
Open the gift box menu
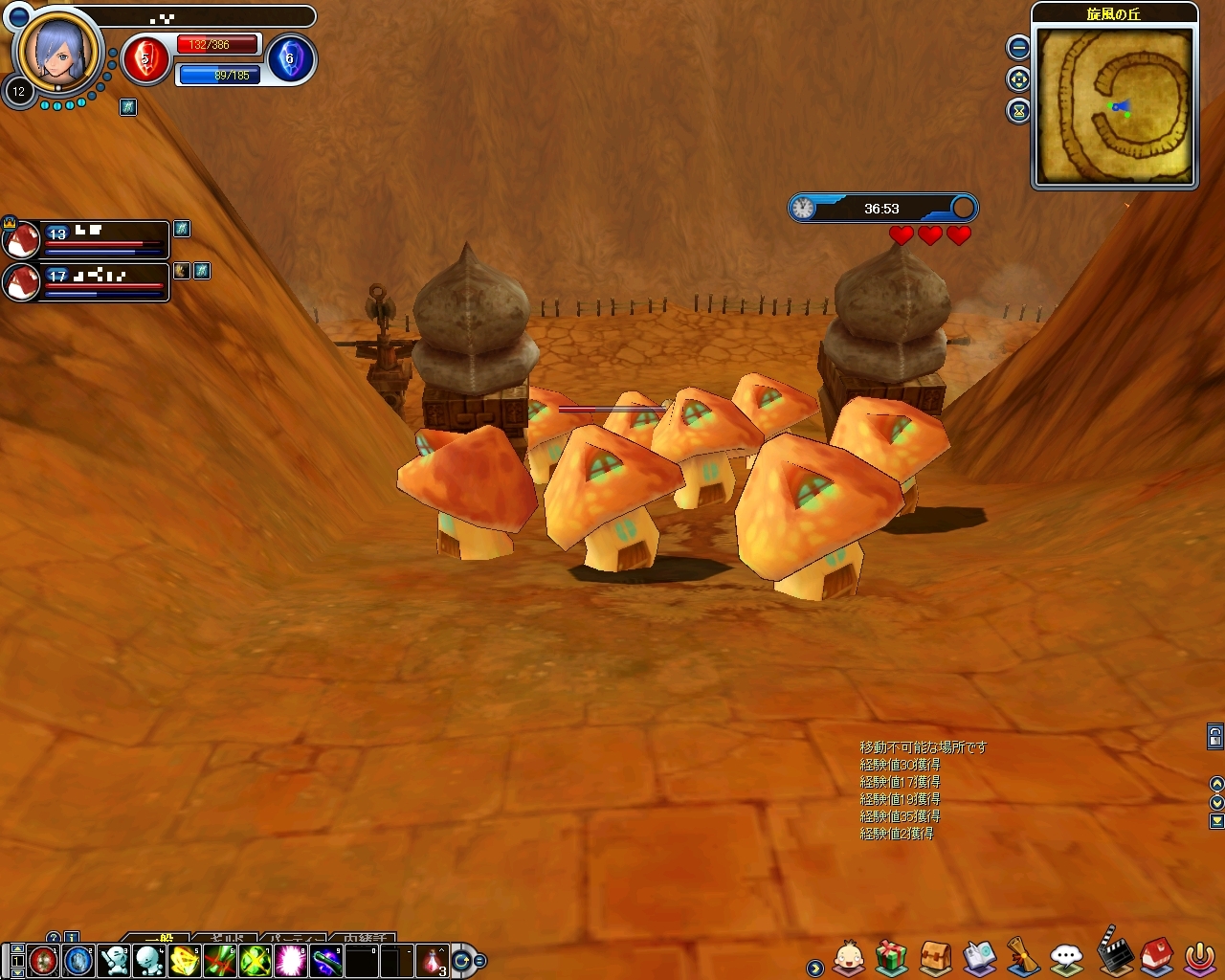click(x=892, y=956)
